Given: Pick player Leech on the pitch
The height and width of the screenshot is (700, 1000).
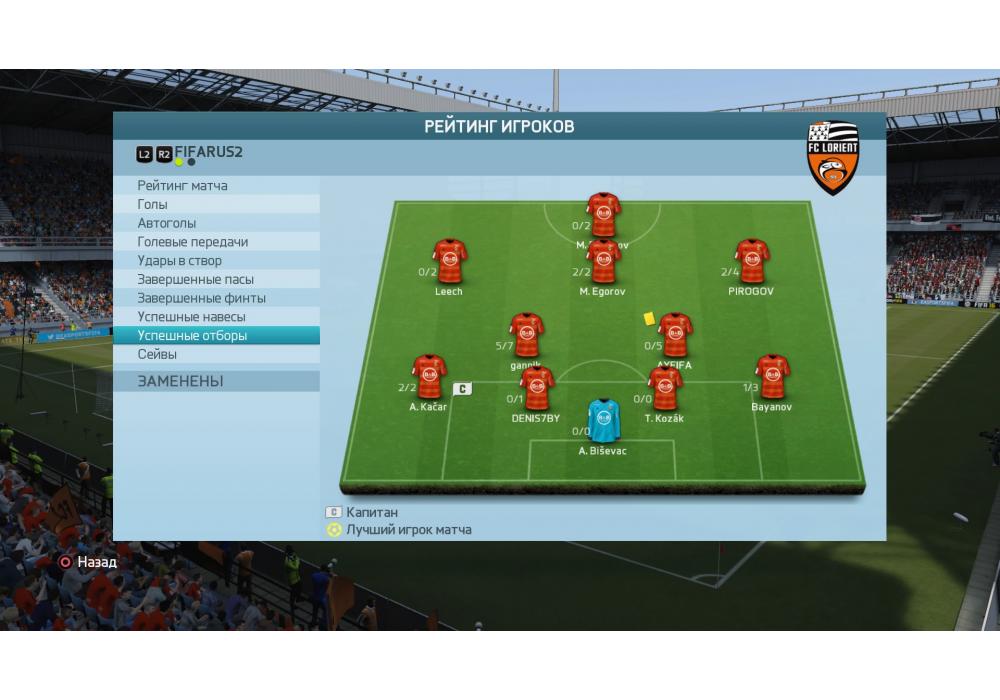Looking at the screenshot, I should (449, 262).
